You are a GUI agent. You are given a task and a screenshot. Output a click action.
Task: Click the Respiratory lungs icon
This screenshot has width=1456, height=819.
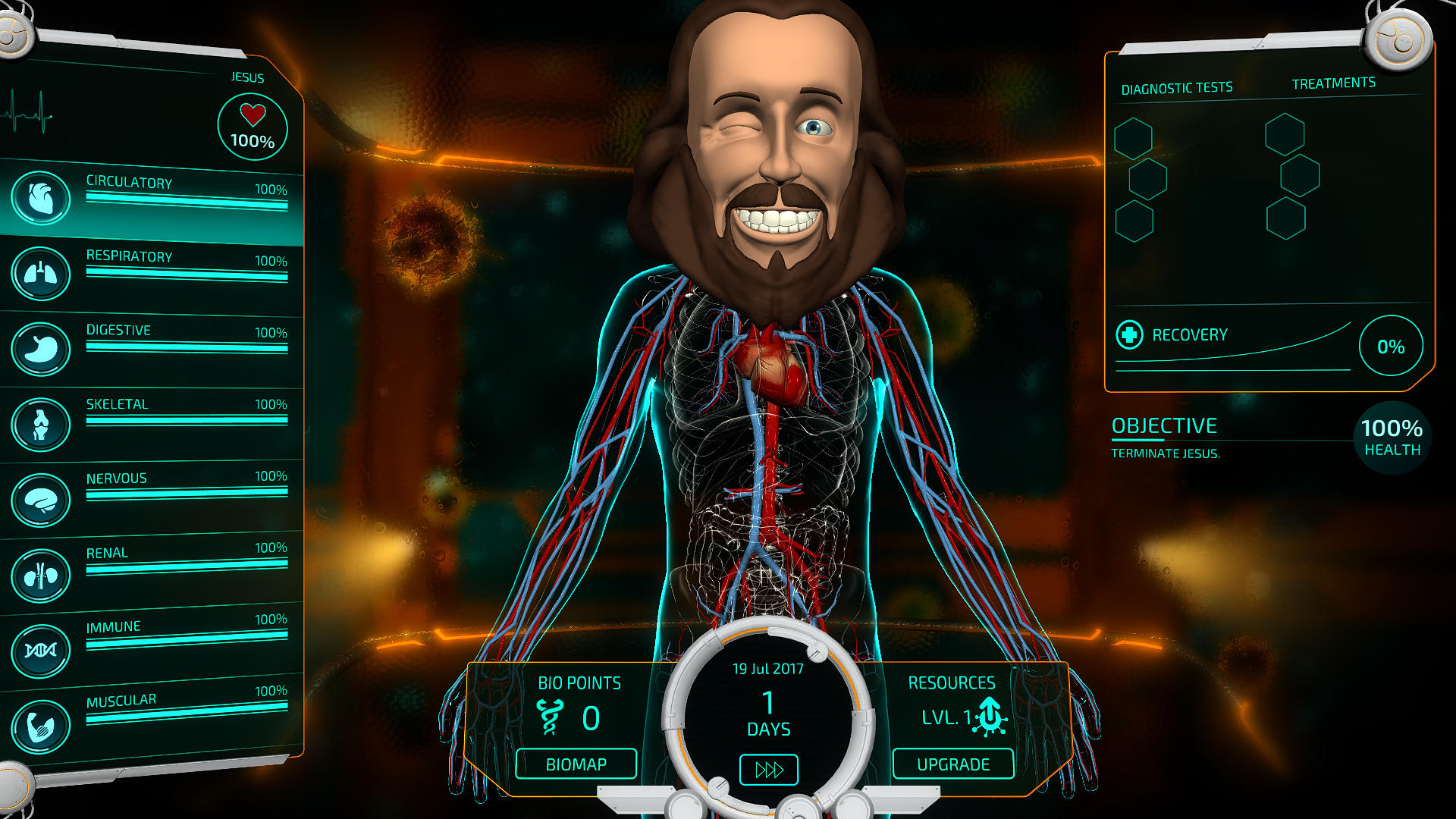41,274
